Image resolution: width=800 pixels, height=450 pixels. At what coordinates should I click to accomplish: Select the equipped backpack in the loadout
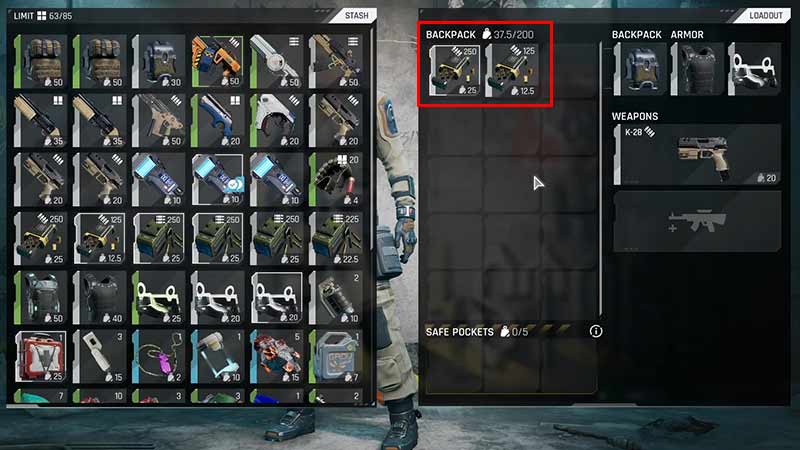click(639, 70)
